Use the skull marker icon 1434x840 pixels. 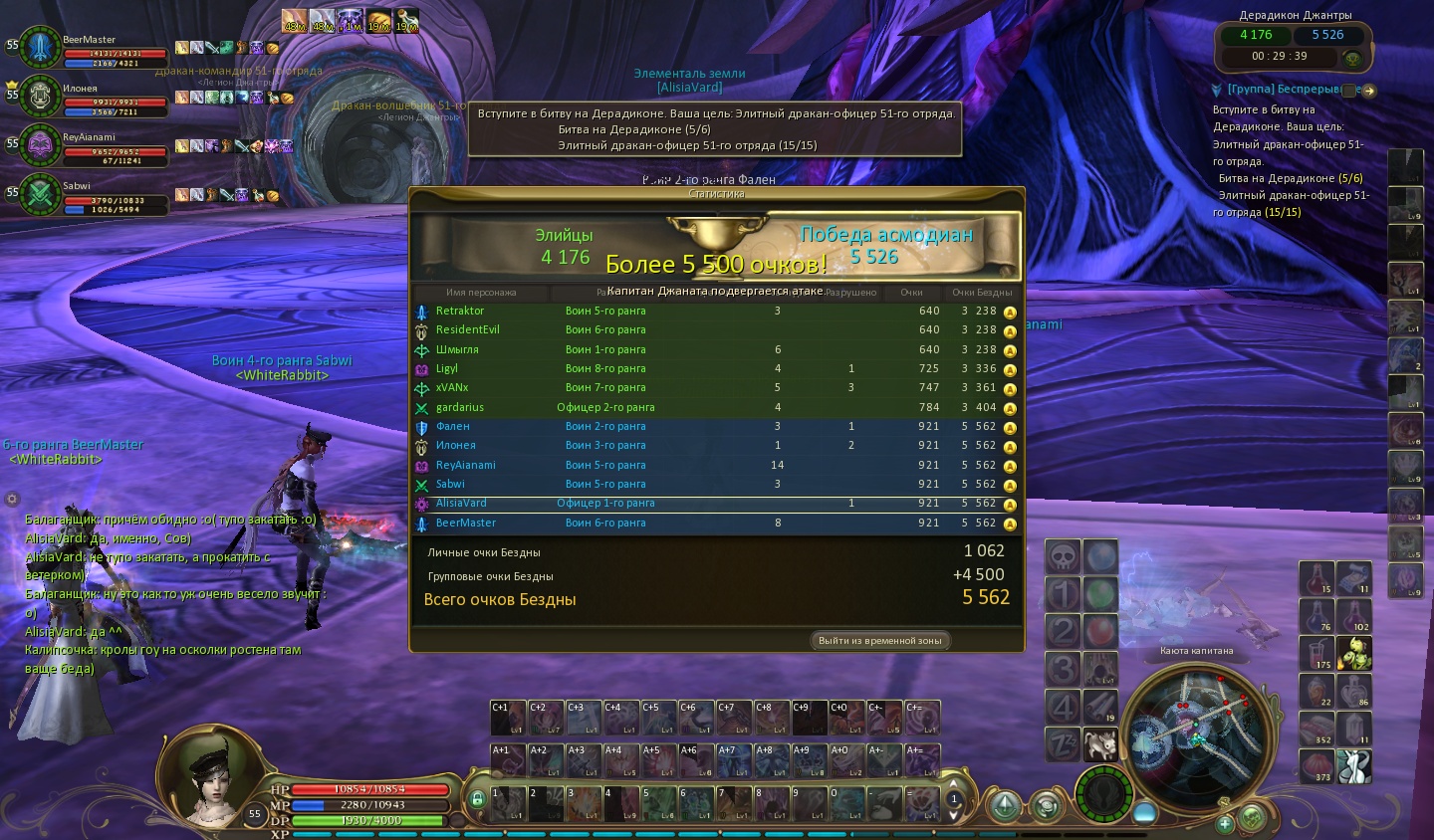[x=1063, y=556]
